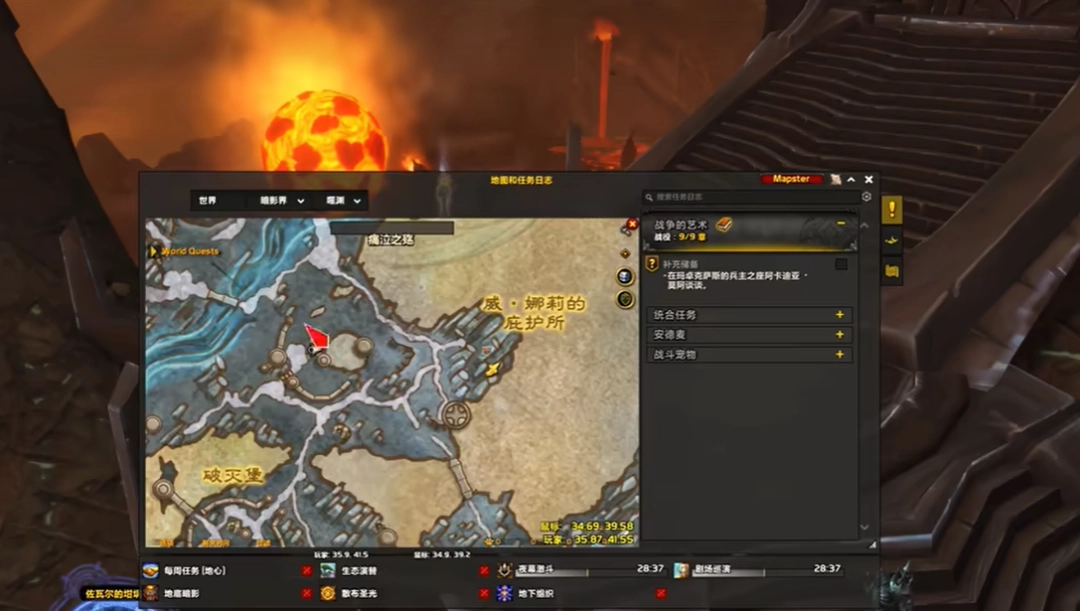Toggle the World Quests list arrow

click(x=153, y=251)
